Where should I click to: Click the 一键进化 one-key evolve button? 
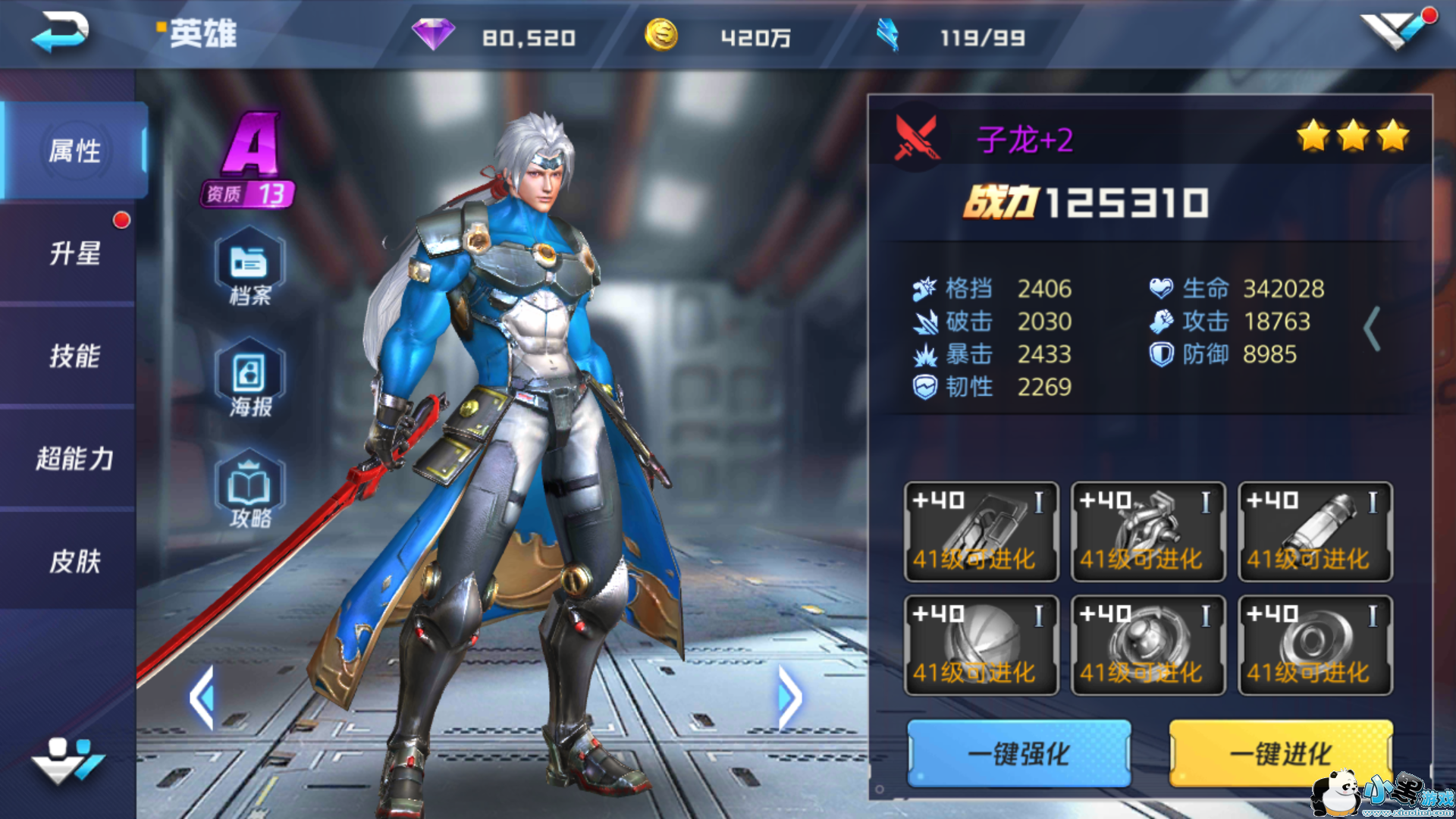pos(1281,753)
